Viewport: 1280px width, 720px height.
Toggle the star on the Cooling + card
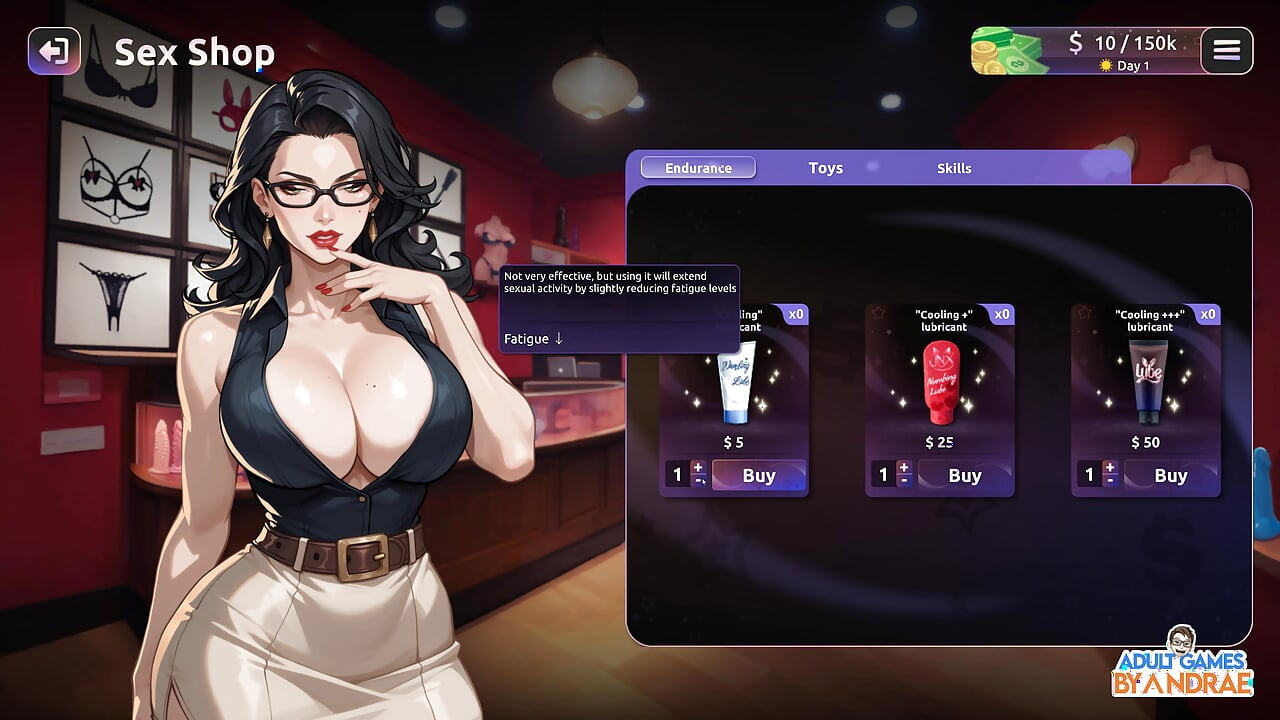point(876,313)
